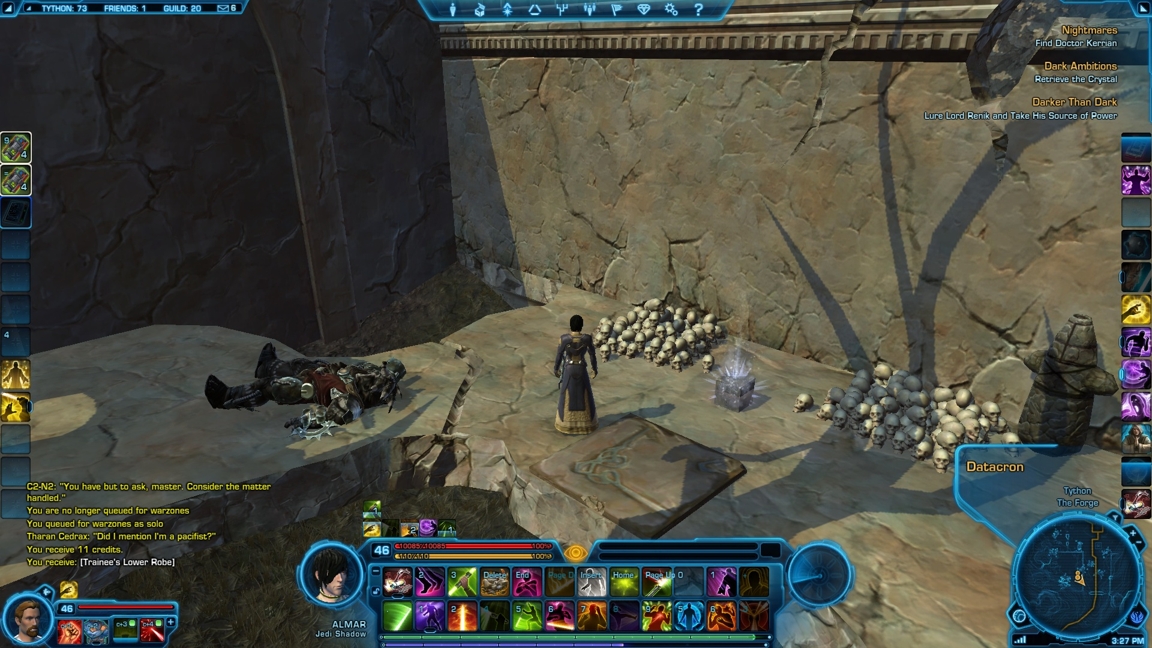Open the Cartel Market diamond icon
This screenshot has width=1152, height=648.
click(643, 9)
